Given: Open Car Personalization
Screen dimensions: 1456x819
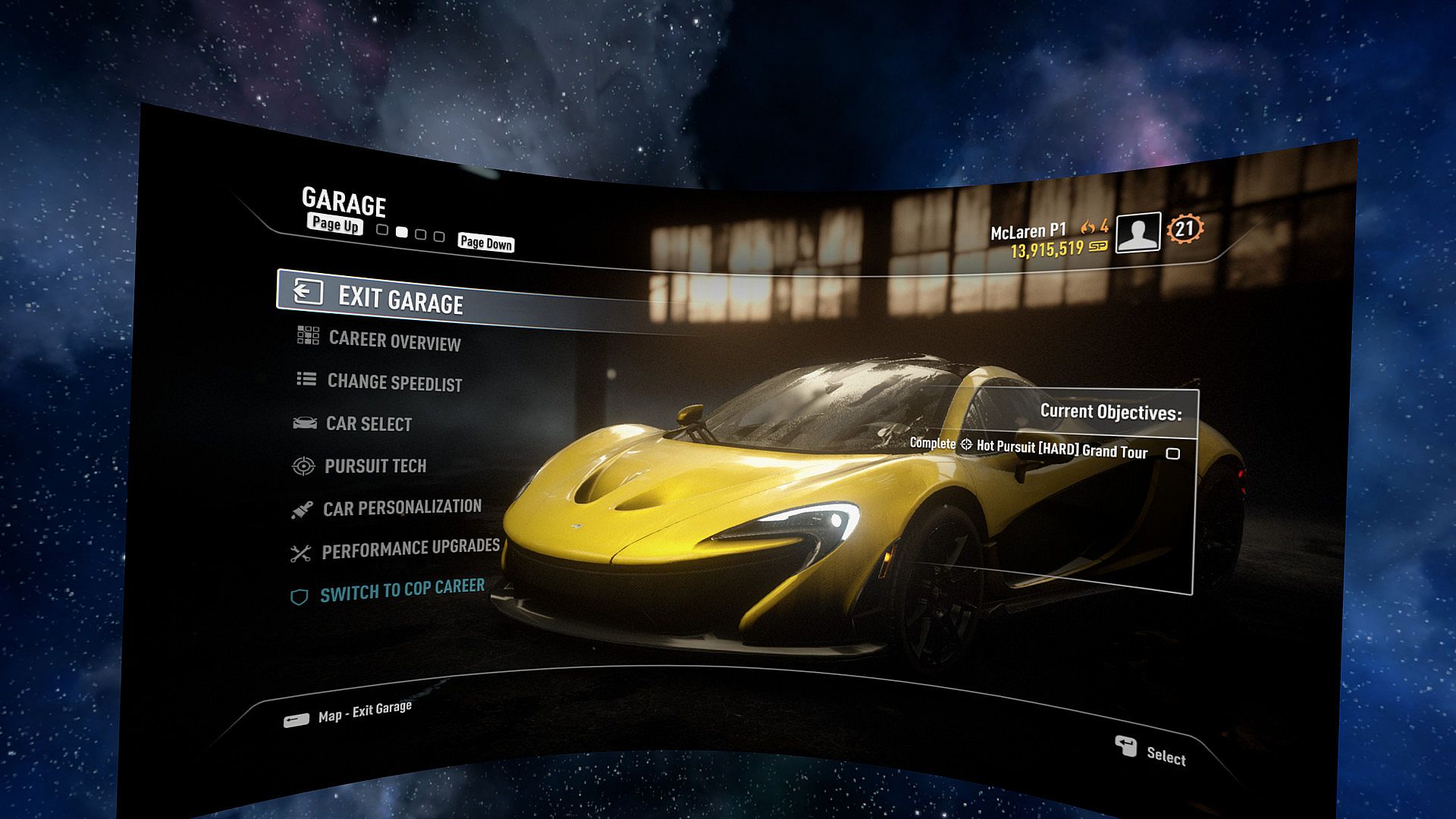Looking at the screenshot, I should 401,507.
